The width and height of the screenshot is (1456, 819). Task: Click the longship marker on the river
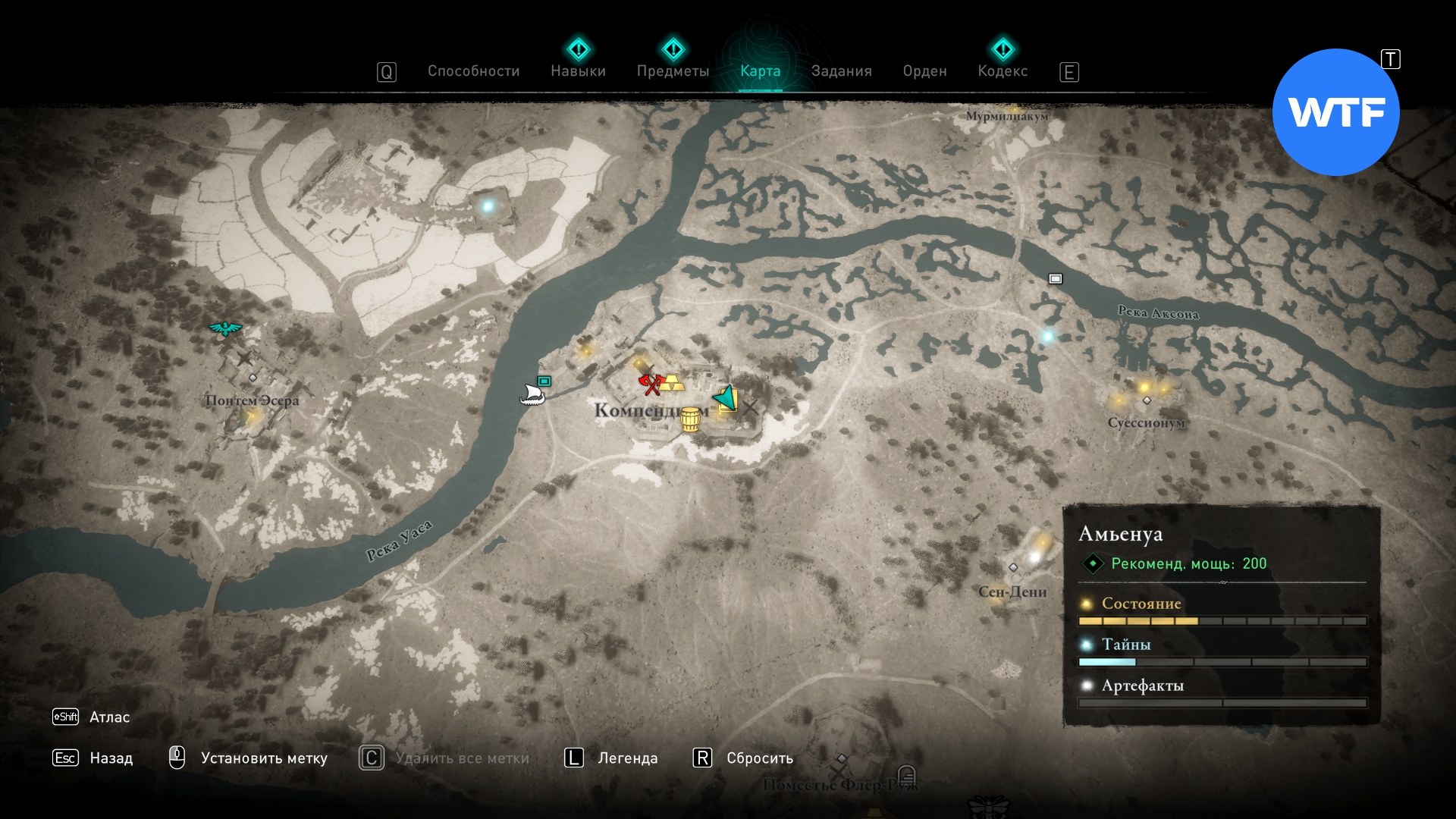532,394
